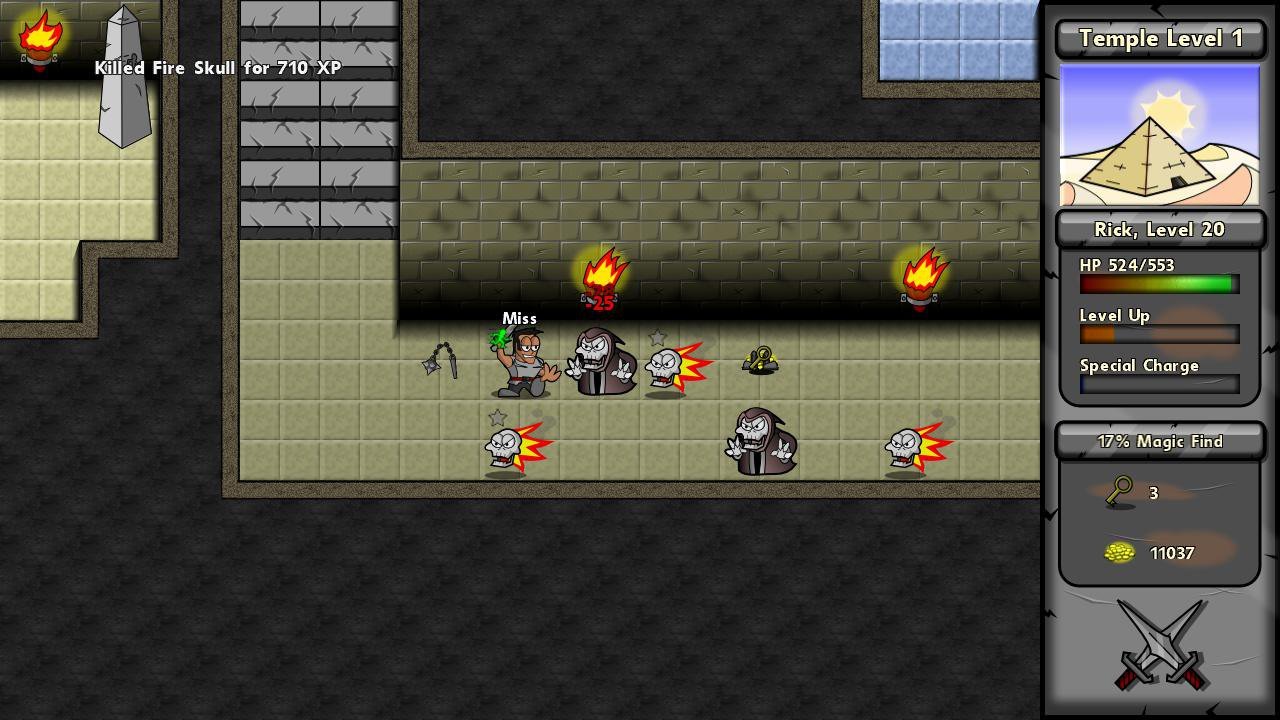Viewport: 1280px width, 720px height.
Task: Click the lit wall torch near the damaged skull
Action: pyautogui.click(x=601, y=270)
